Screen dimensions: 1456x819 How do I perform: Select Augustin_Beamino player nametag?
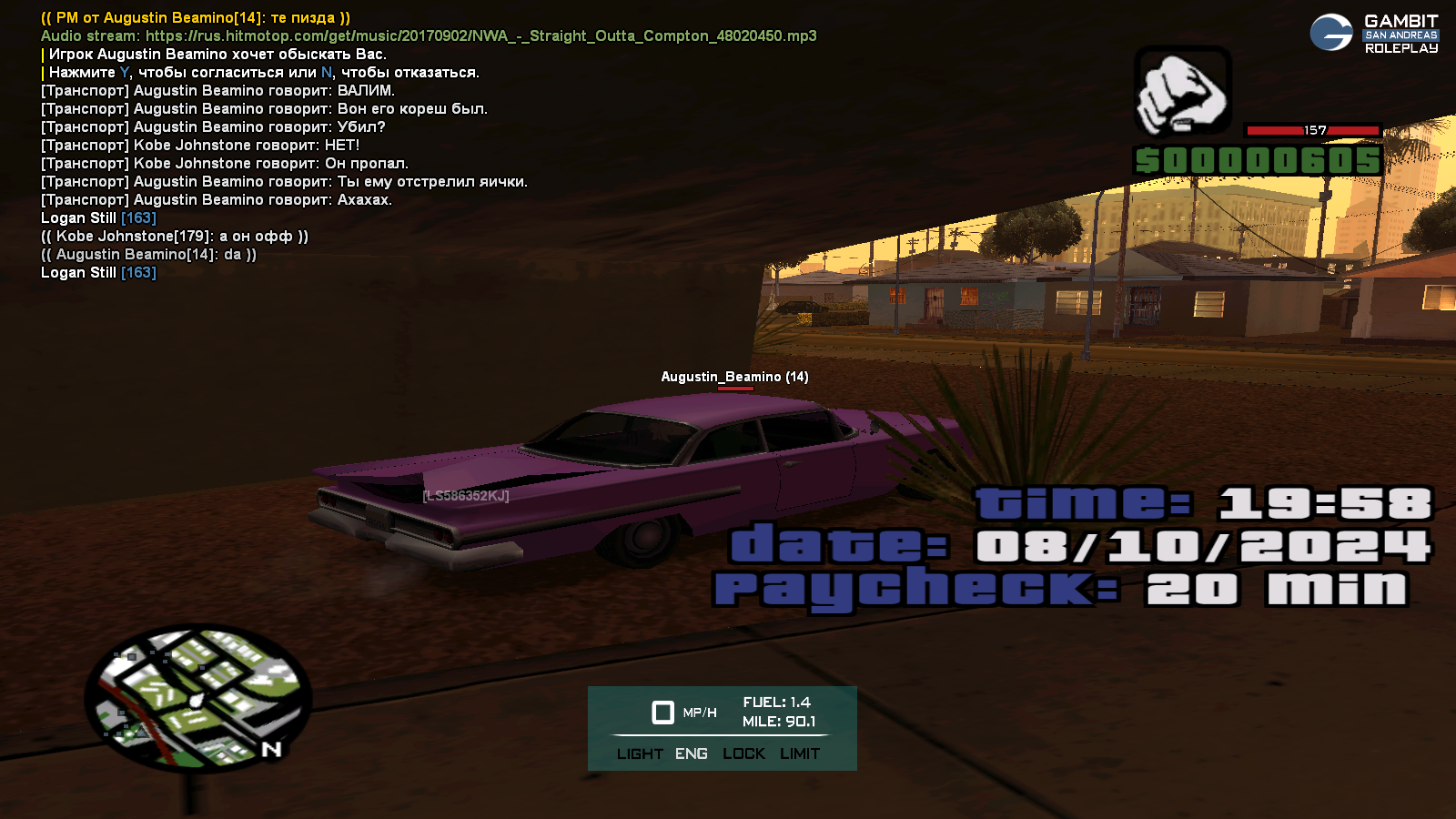734,377
